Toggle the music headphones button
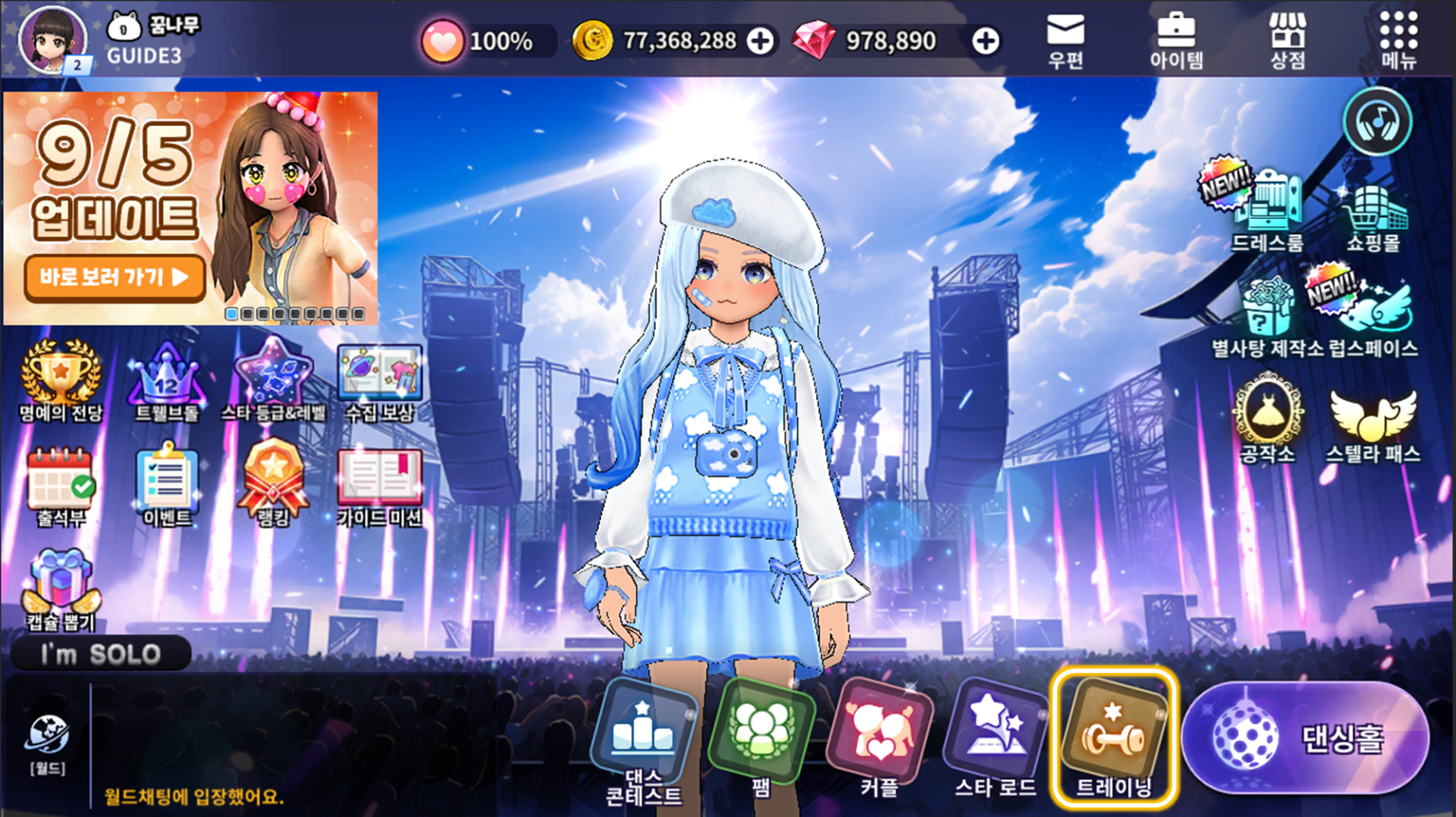 click(x=1377, y=121)
